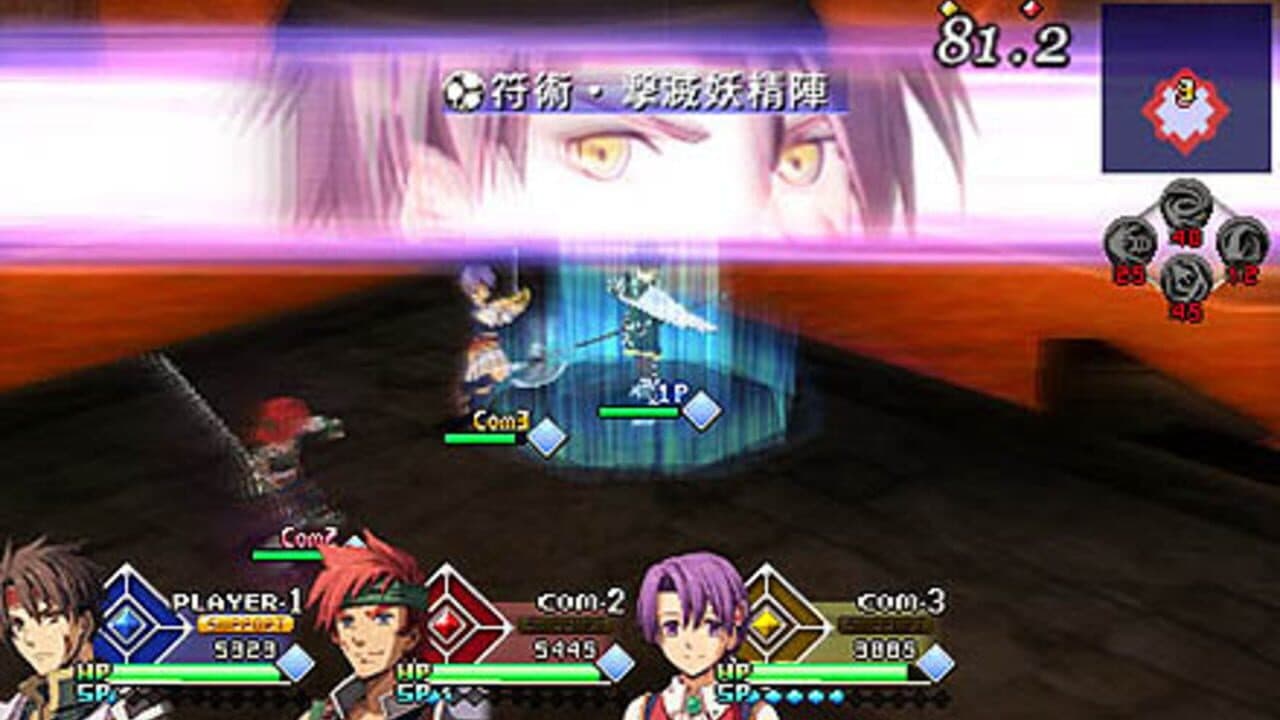Click the skill icon before the technique name banner
This screenshot has width=1280, height=720.
(x=463, y=88)
